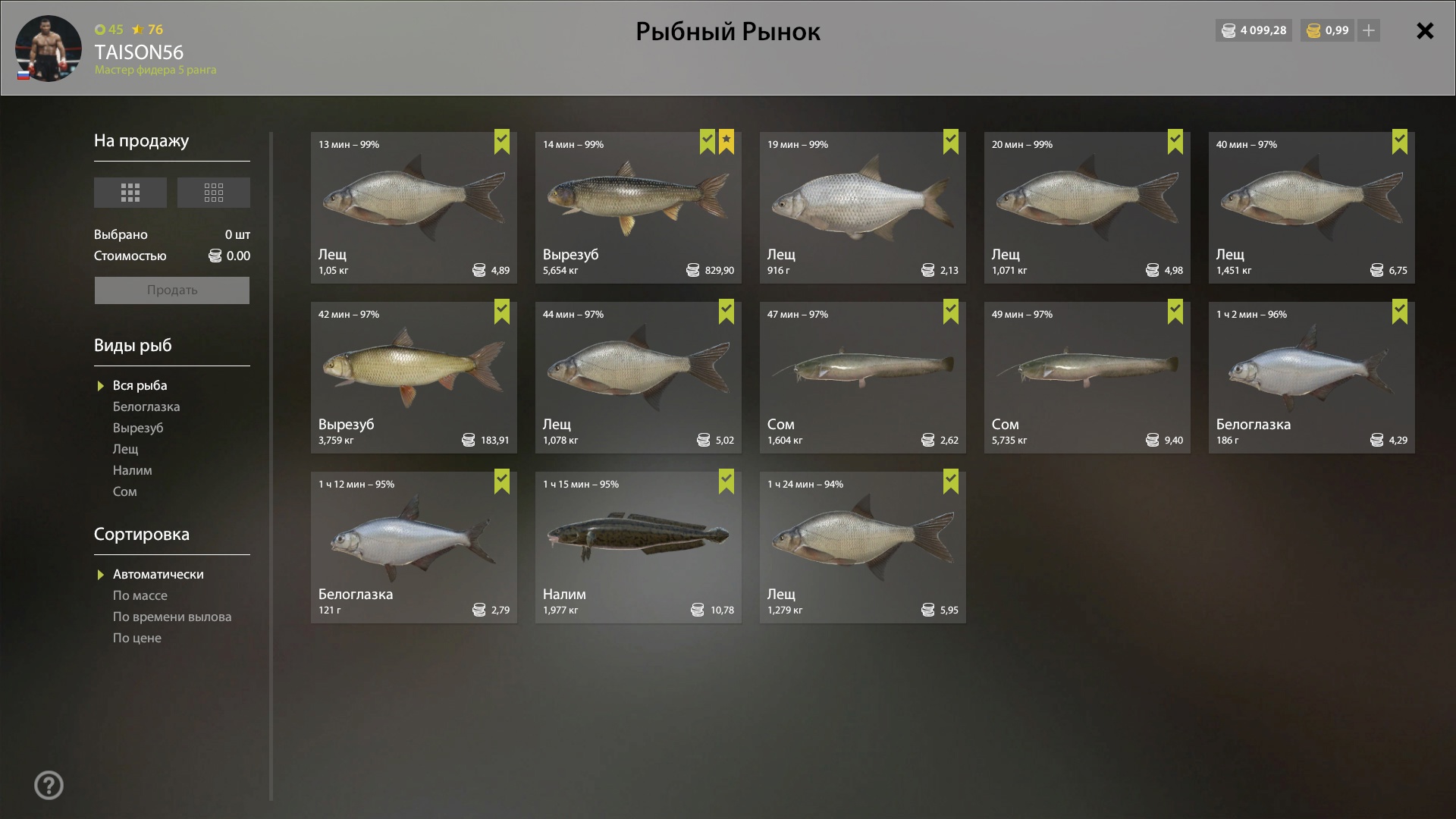Filter fish list by Белоглазка
1456x819 pixels.
[146, 407]
